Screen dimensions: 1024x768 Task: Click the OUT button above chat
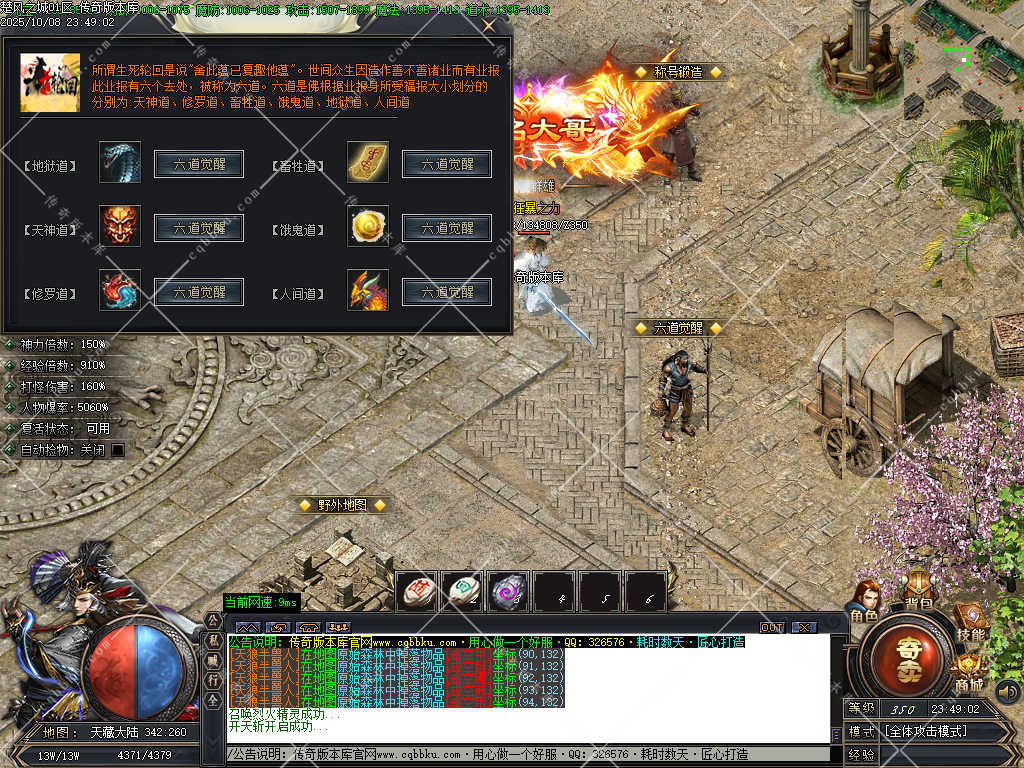(772, 627)
